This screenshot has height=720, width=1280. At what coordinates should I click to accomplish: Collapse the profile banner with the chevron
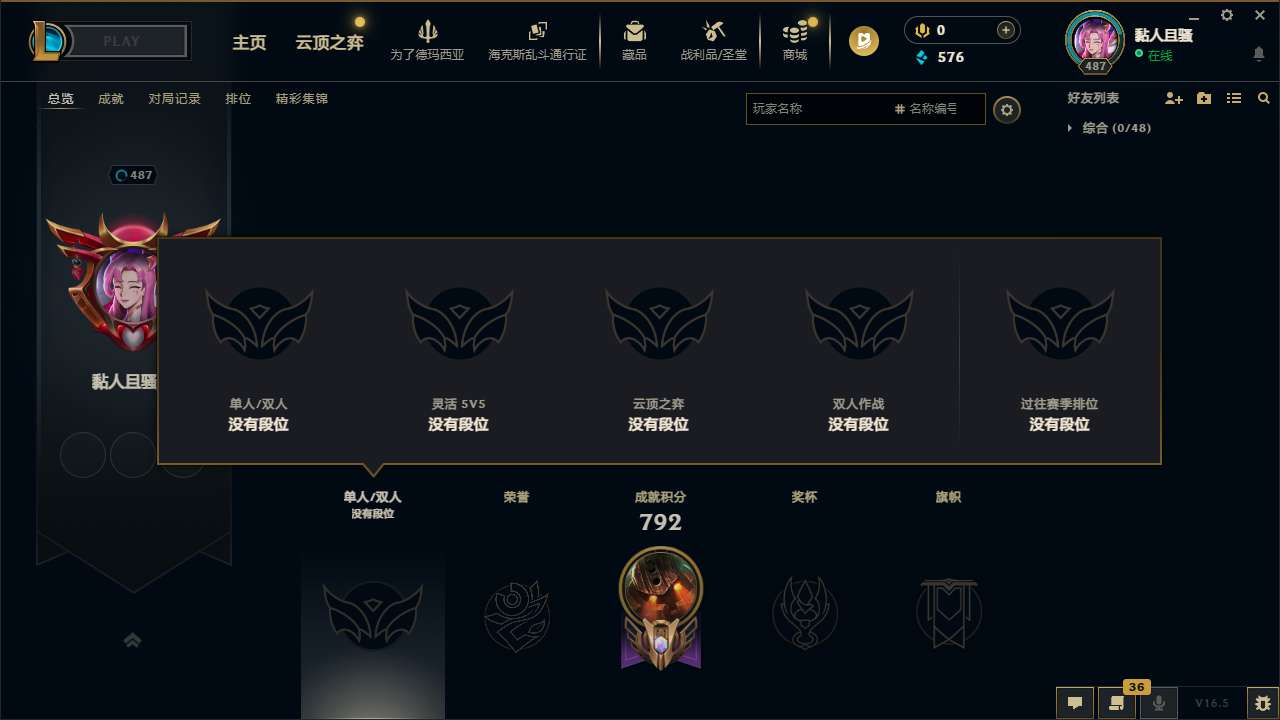tap(133, 640)
